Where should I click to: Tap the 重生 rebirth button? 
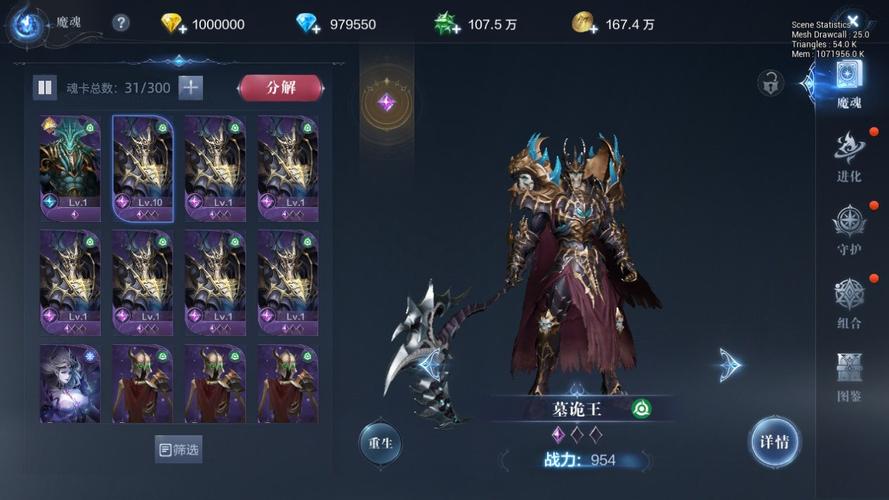(380, 443)
